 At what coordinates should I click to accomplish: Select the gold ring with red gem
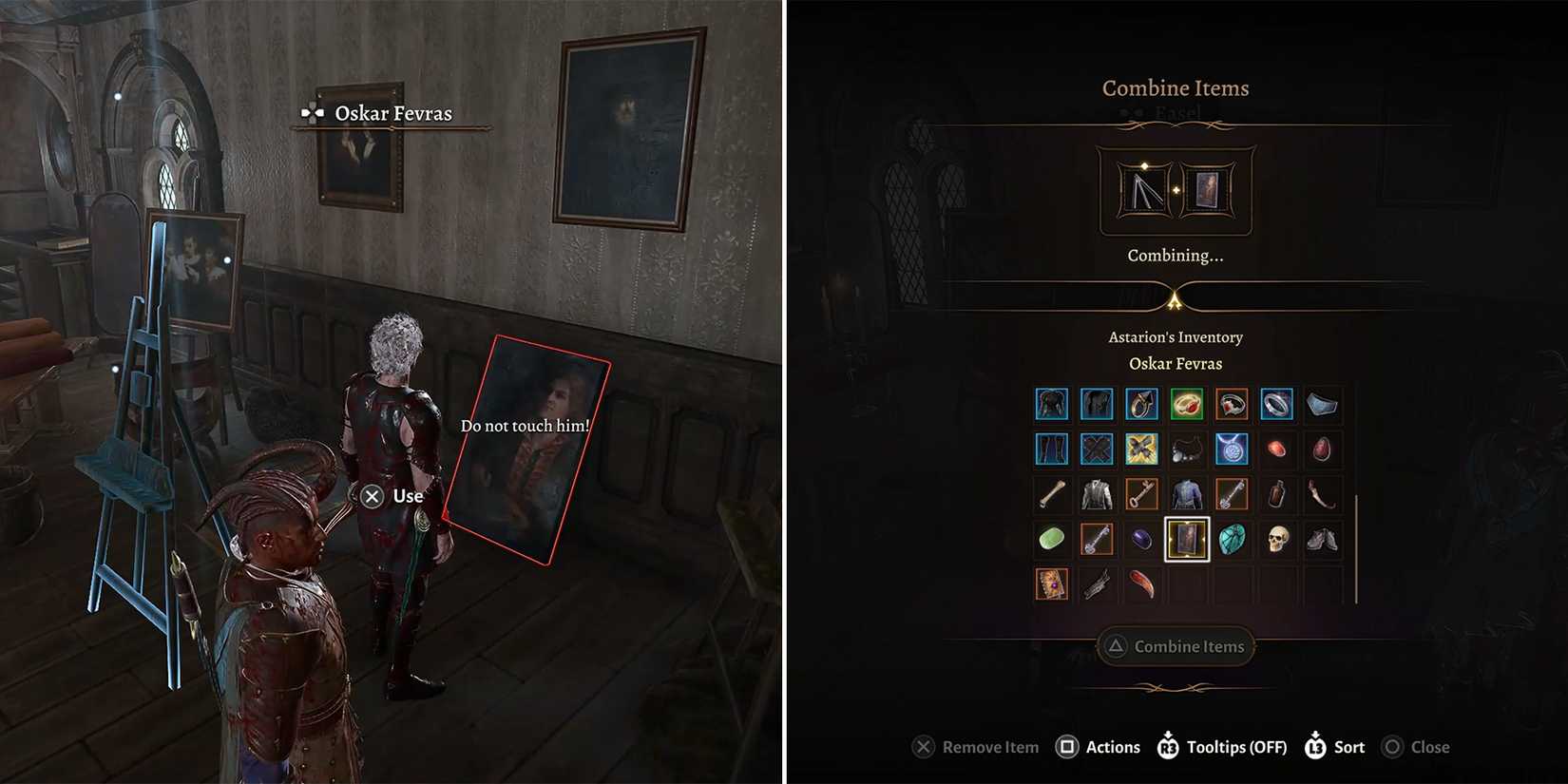coord(1188,403)
